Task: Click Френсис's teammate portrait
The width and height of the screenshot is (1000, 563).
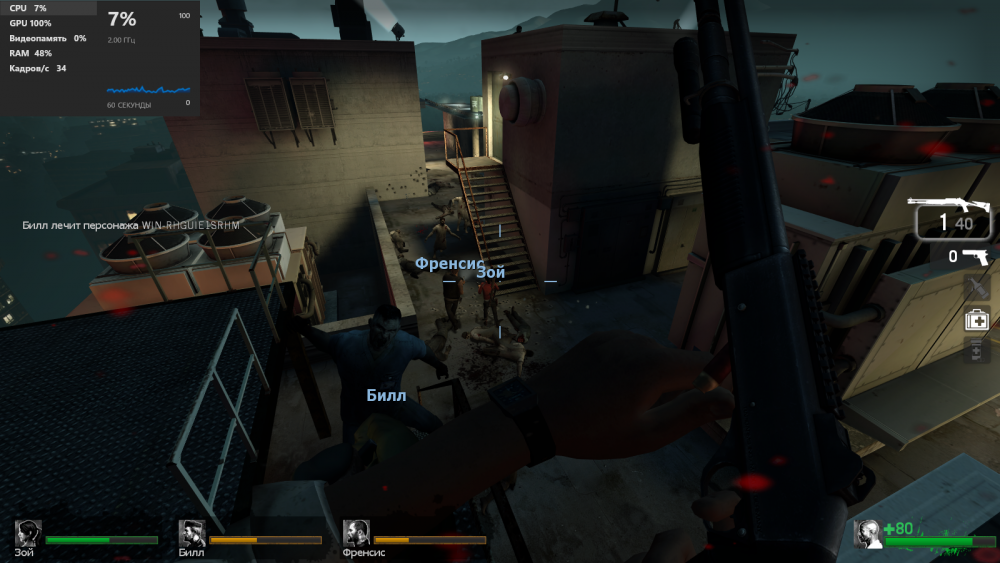Action: tap(356, 534)
